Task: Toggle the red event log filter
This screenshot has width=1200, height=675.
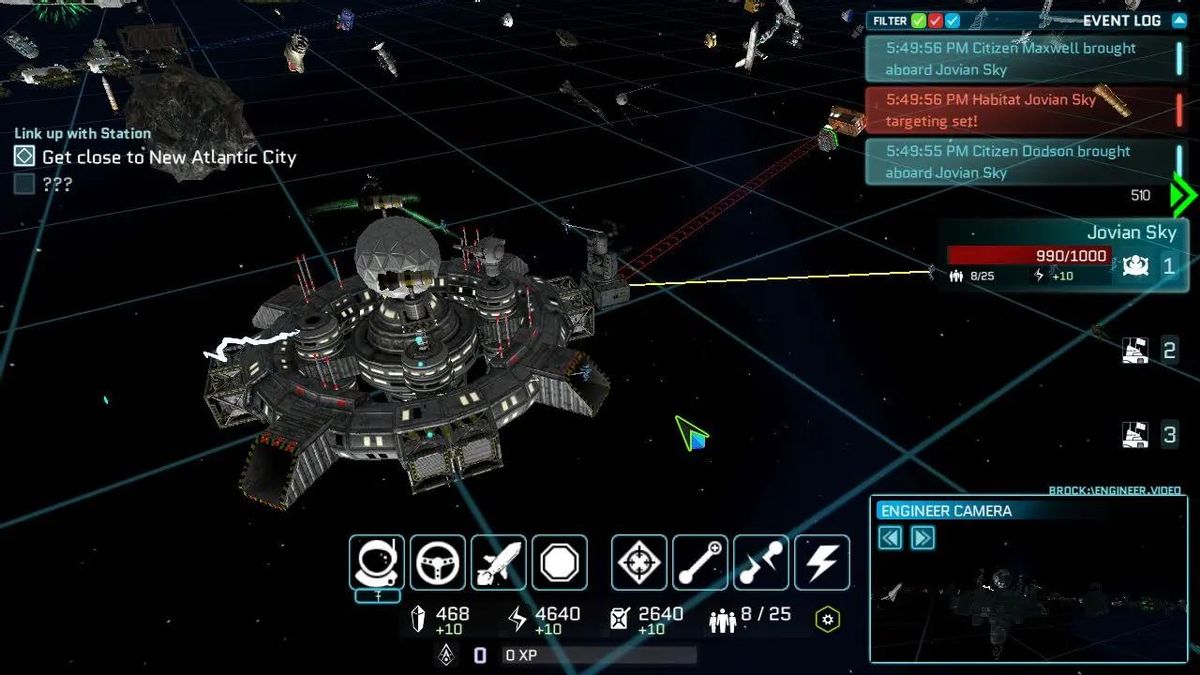Action: coord(936,20)
